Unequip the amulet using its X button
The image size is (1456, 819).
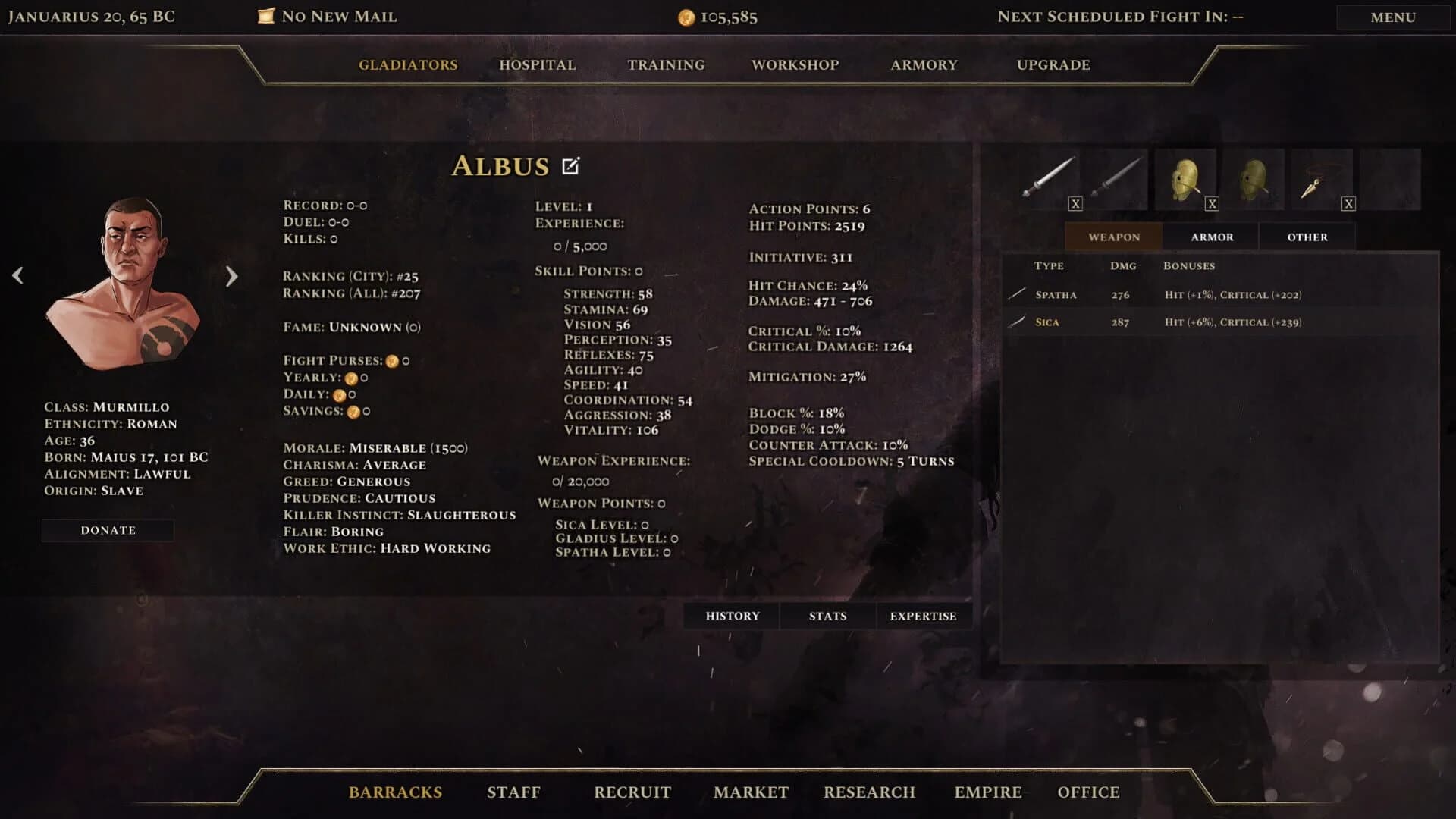(1348, 203)
